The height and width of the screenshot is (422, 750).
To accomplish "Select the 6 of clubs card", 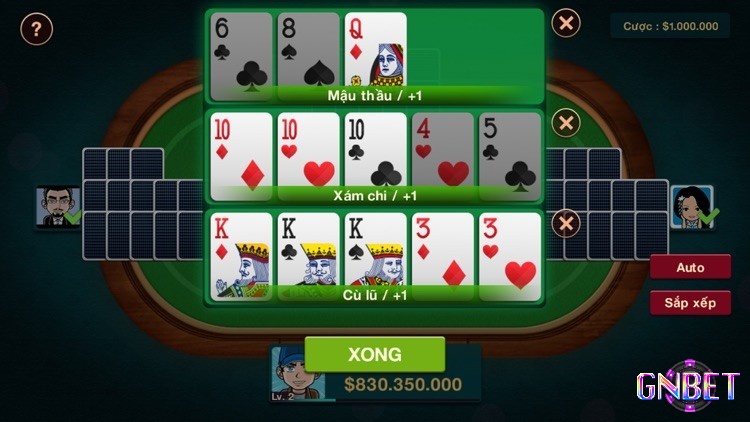I will [x=241, y=50].
